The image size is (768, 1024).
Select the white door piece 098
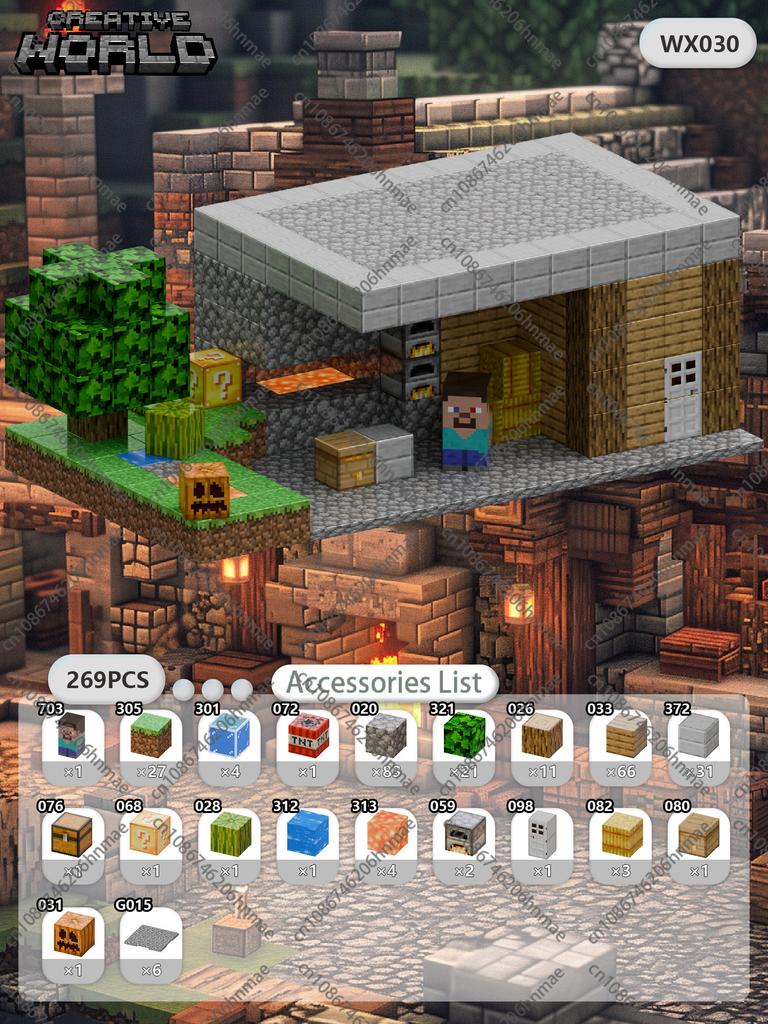tap(542, 835)
